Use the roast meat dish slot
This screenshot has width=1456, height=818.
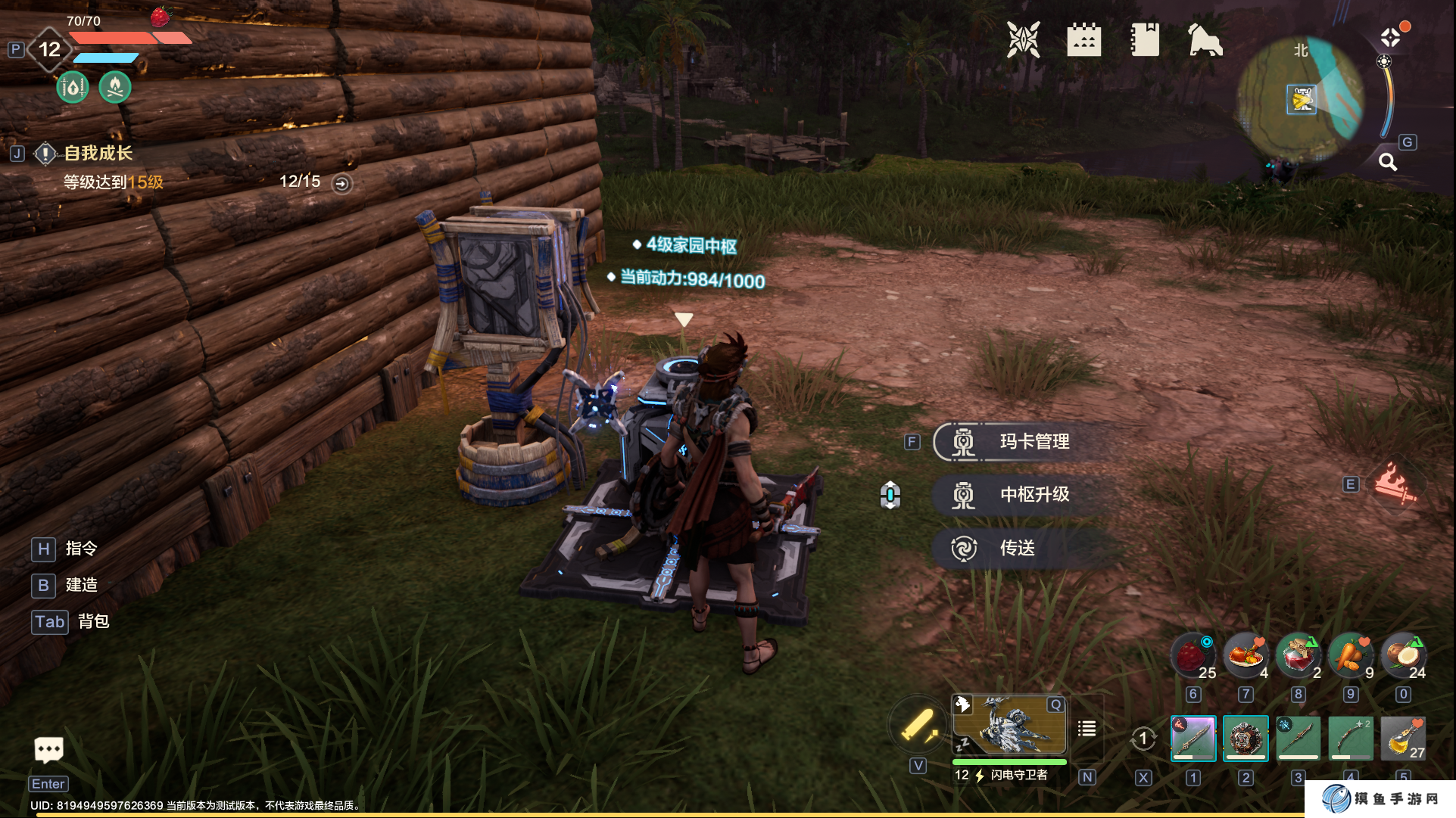1246,655
